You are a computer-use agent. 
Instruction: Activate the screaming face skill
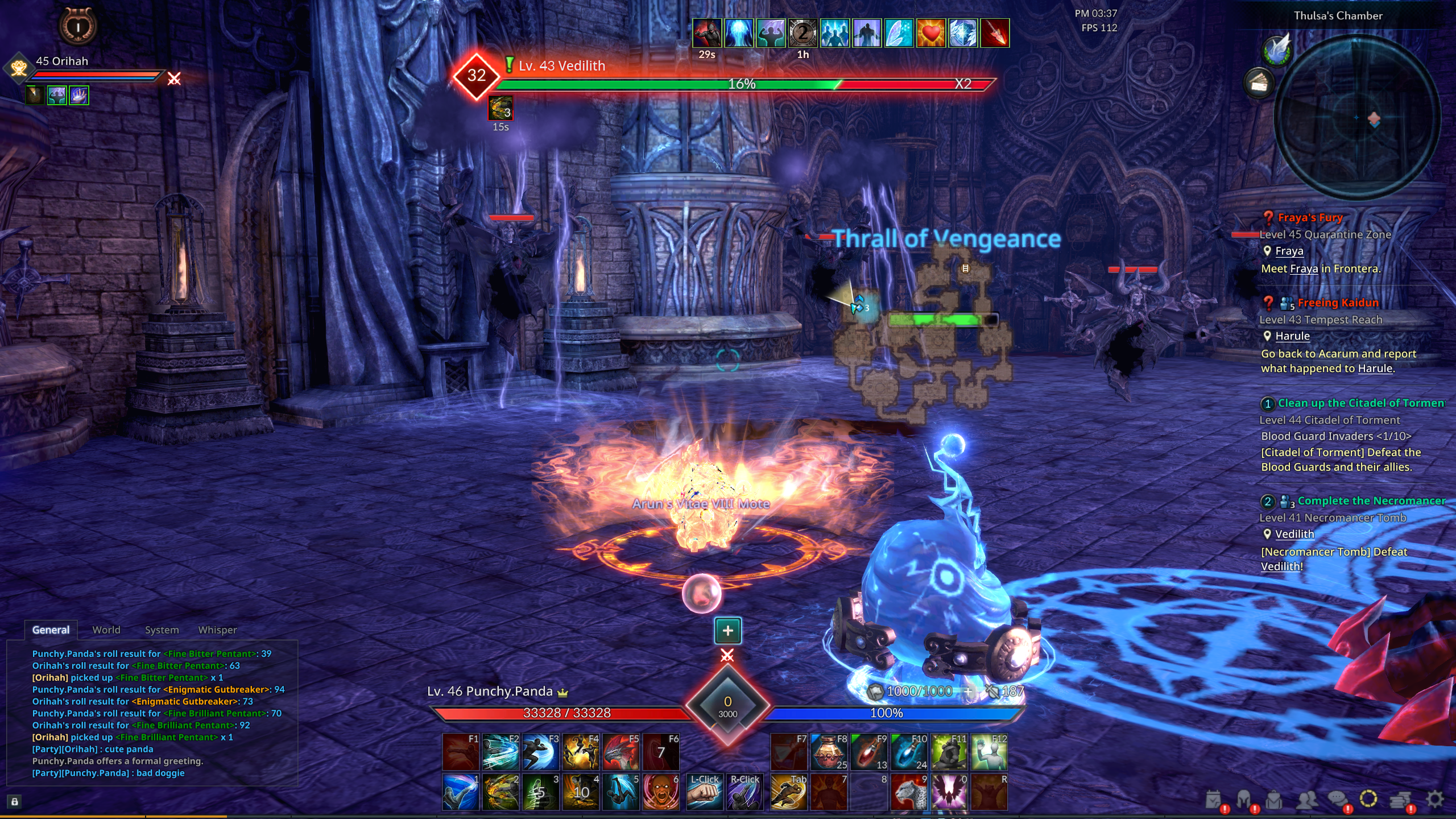pos(661,791)
